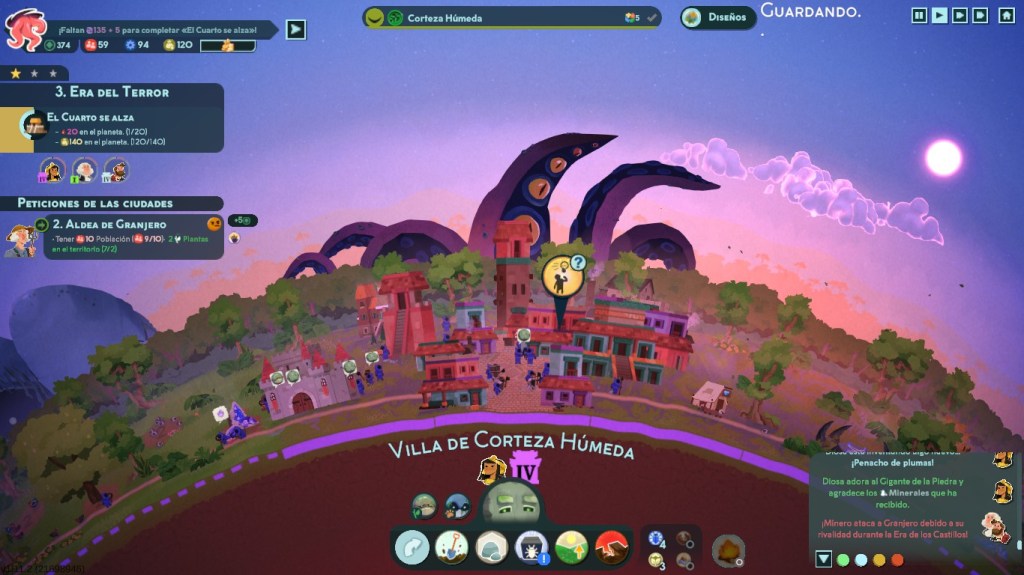Trigger the red earthquake crack ability
The width and height of the screenshot is (1024, 575).
click(610, 546)
